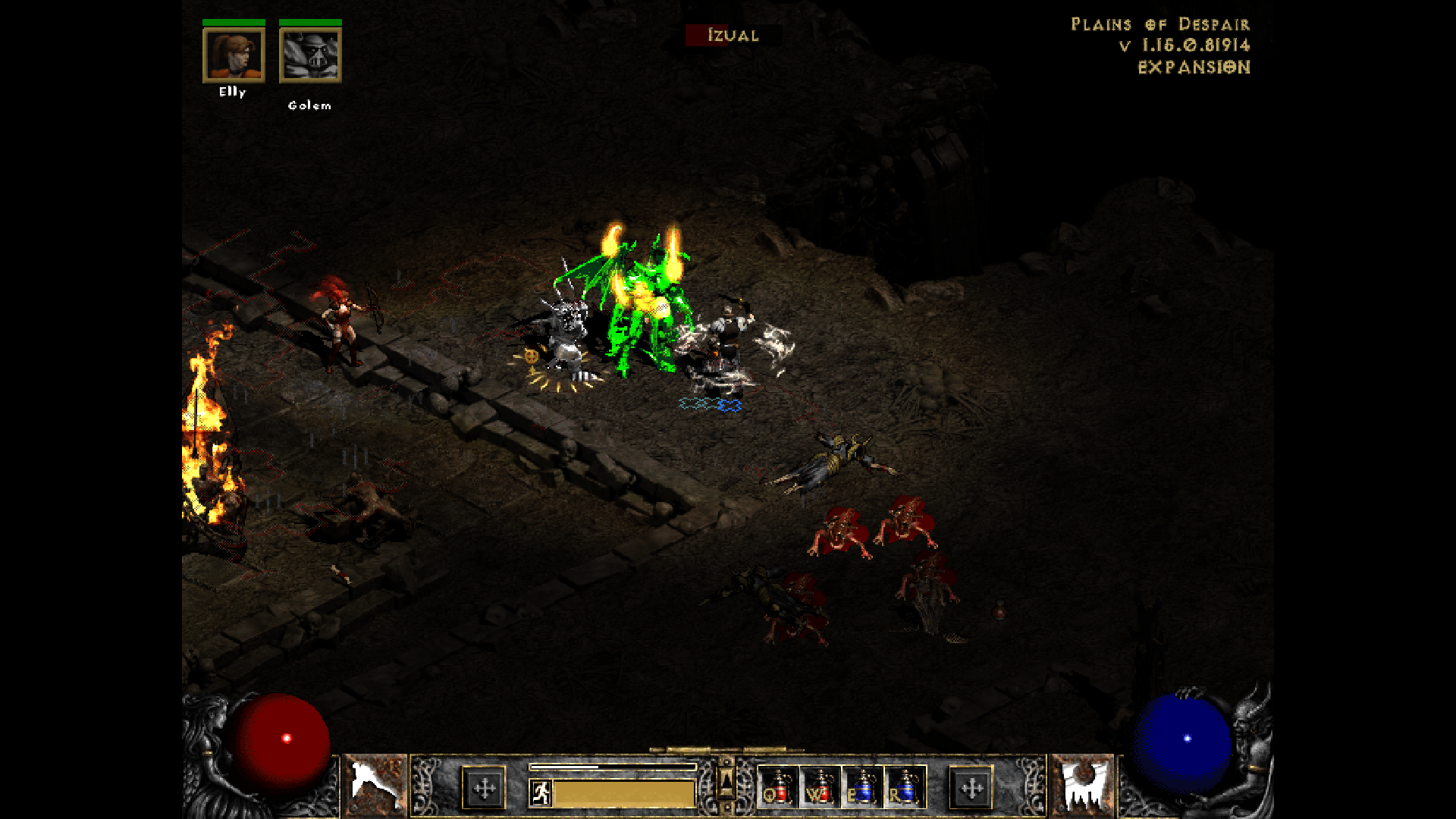
Task: Use the healing potion labeled Q
Action: coord(777,786)
